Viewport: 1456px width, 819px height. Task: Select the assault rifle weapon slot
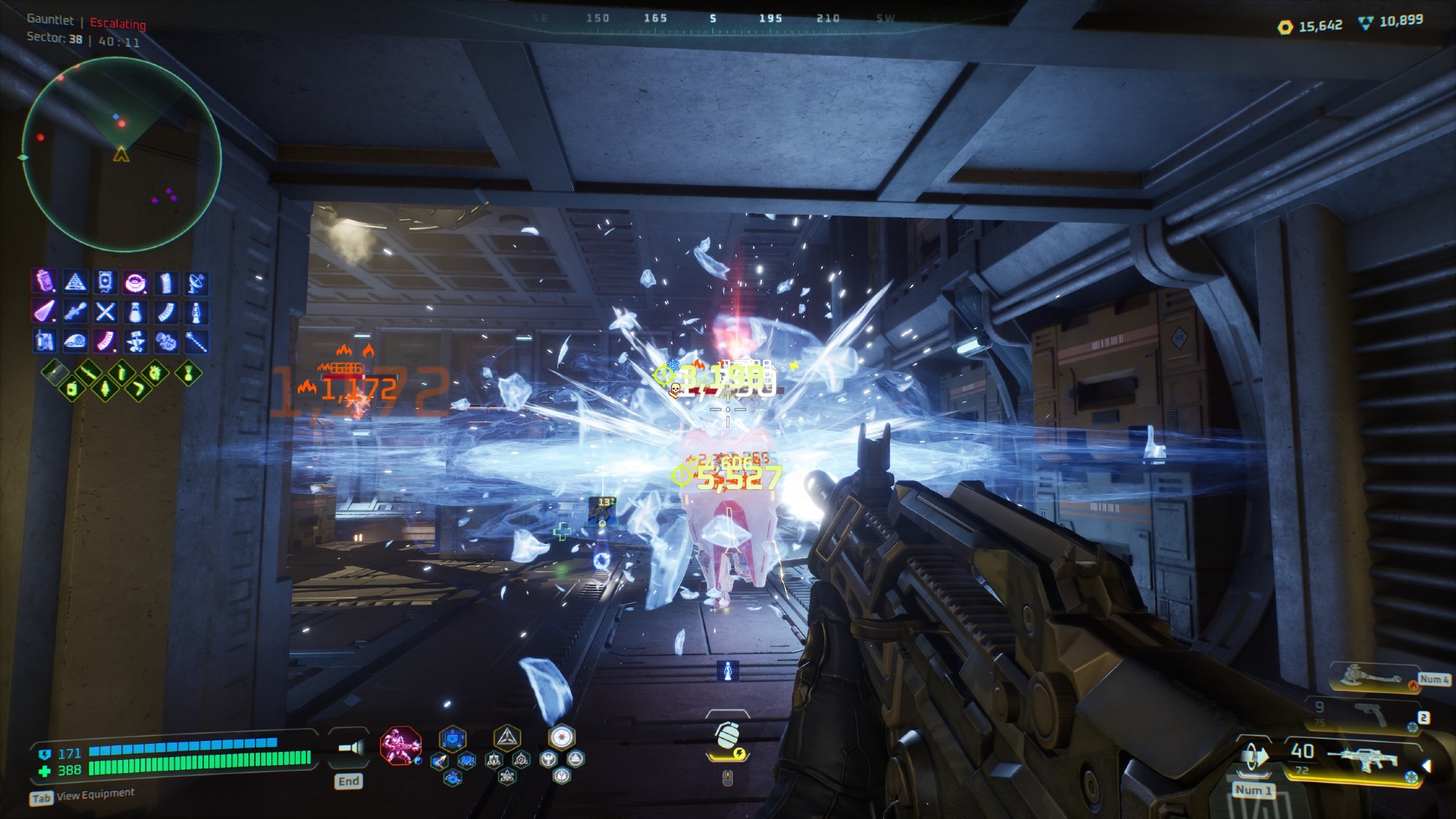[x=1361, y=759]
